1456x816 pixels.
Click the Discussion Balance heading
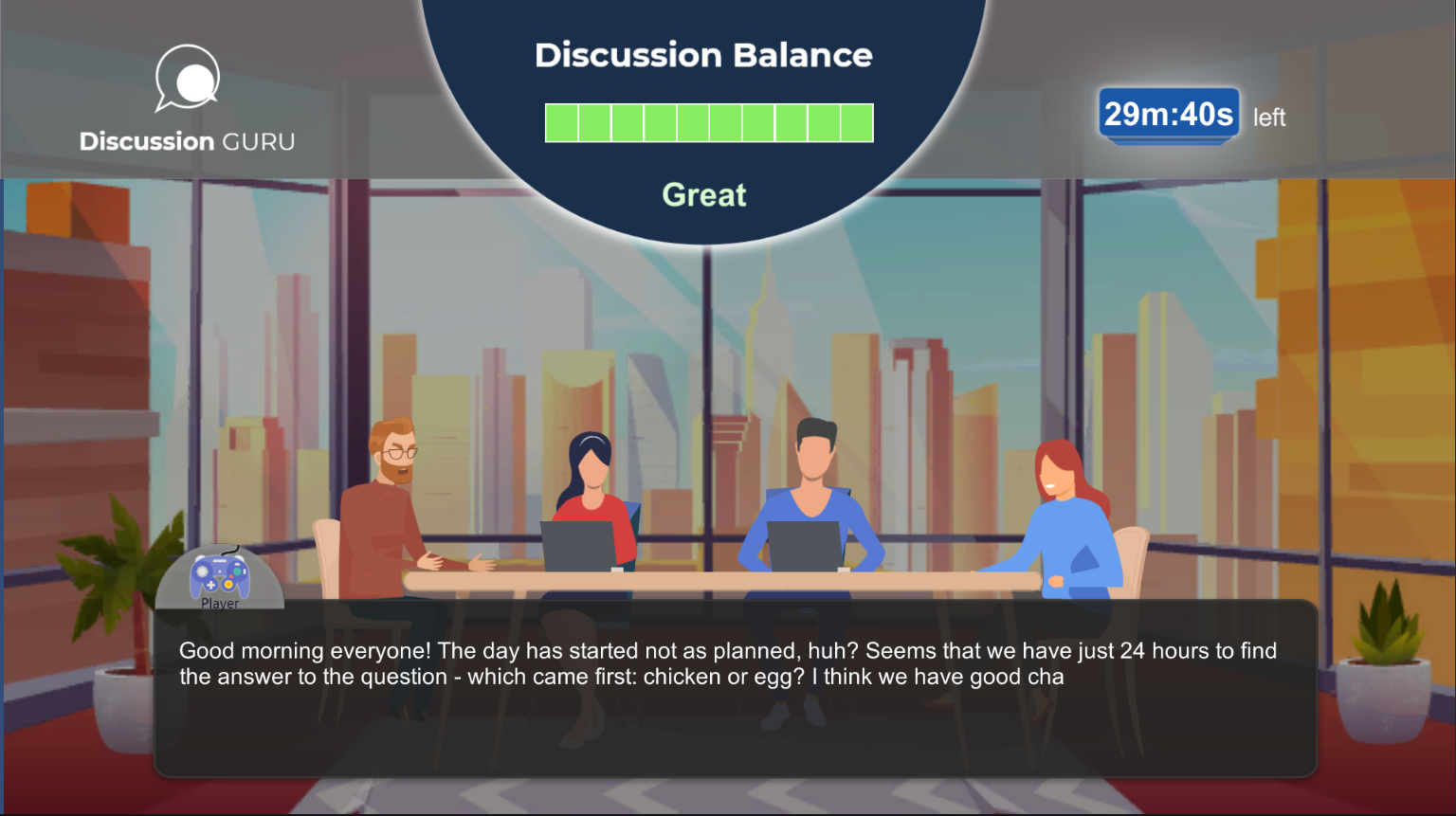pyautogui.click(x=704, y=56)
